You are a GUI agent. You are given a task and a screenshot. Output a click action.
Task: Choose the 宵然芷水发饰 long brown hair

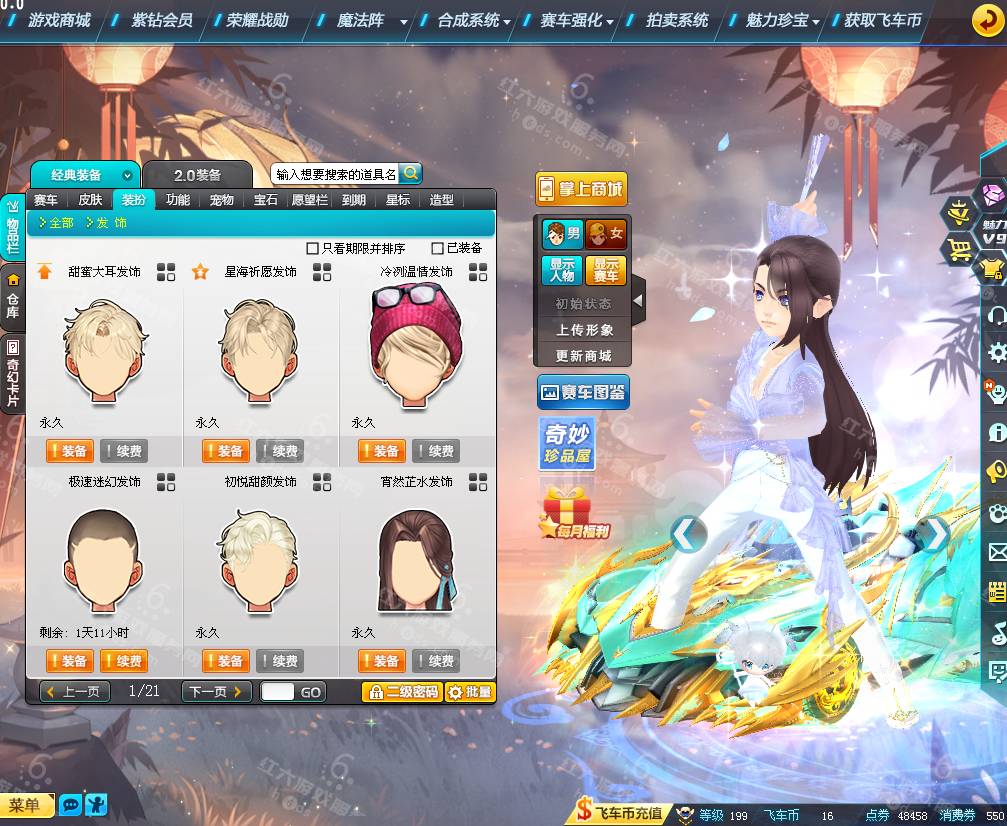pyautogui.click(x=416, y=558)
